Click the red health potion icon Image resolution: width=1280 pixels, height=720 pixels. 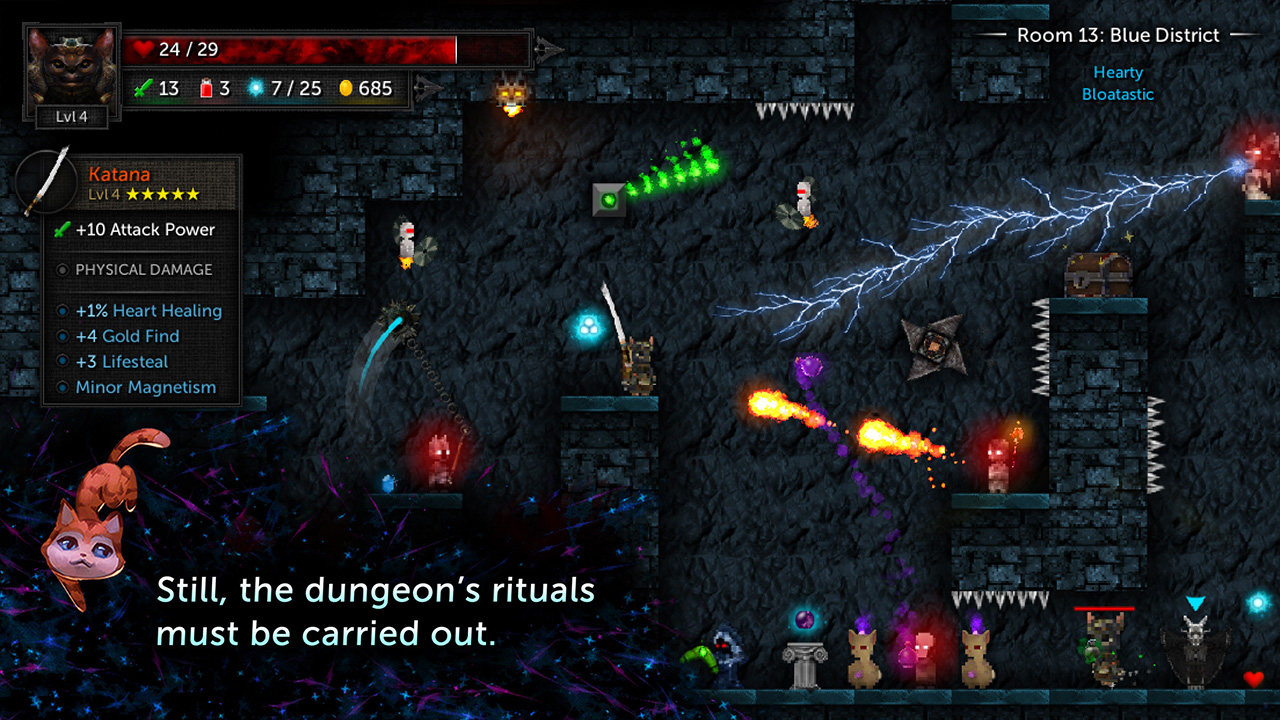pyautogui.click(x=205, y=88)
